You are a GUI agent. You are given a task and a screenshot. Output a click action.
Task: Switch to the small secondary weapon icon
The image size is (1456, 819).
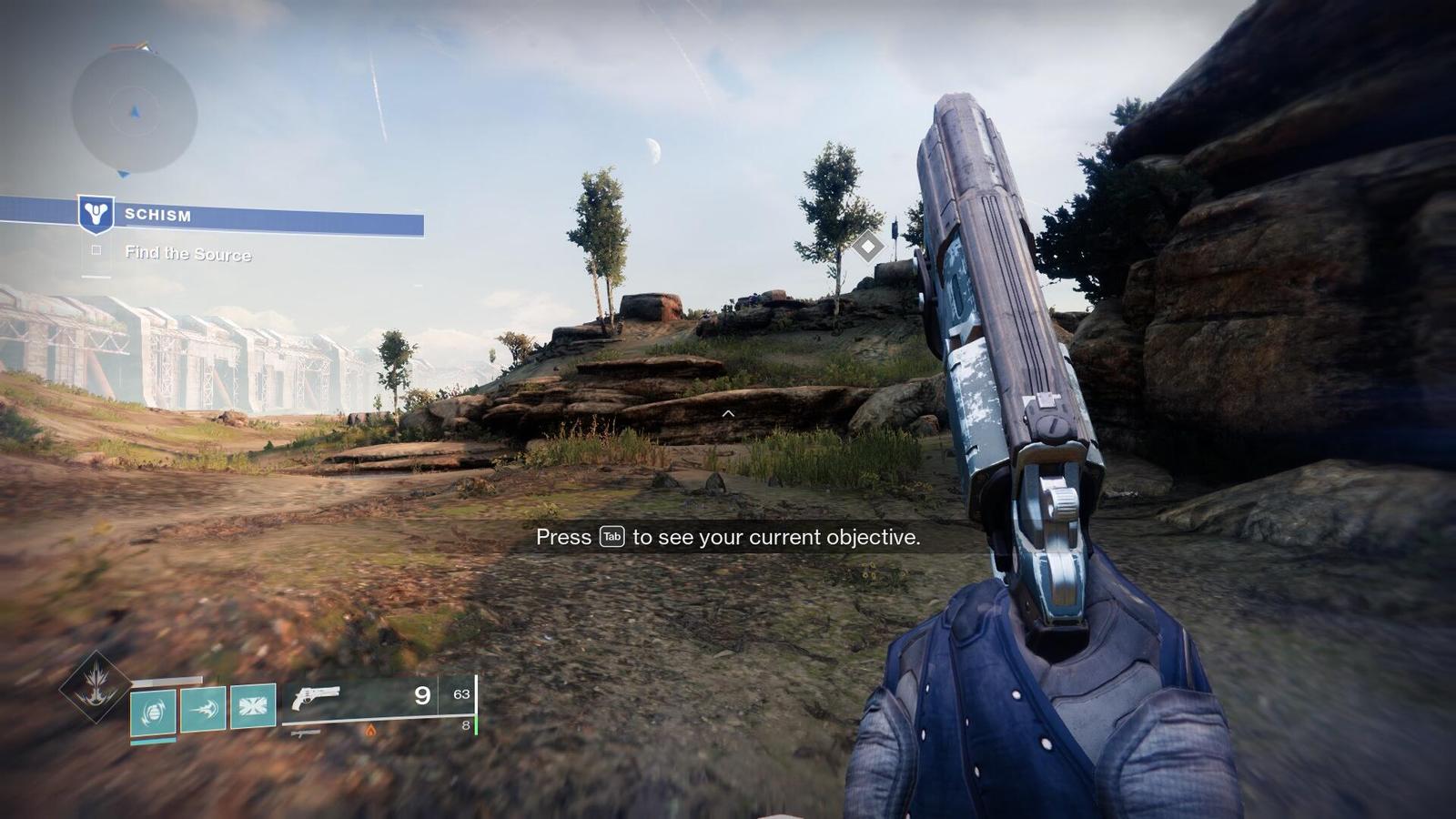[306, 732]
